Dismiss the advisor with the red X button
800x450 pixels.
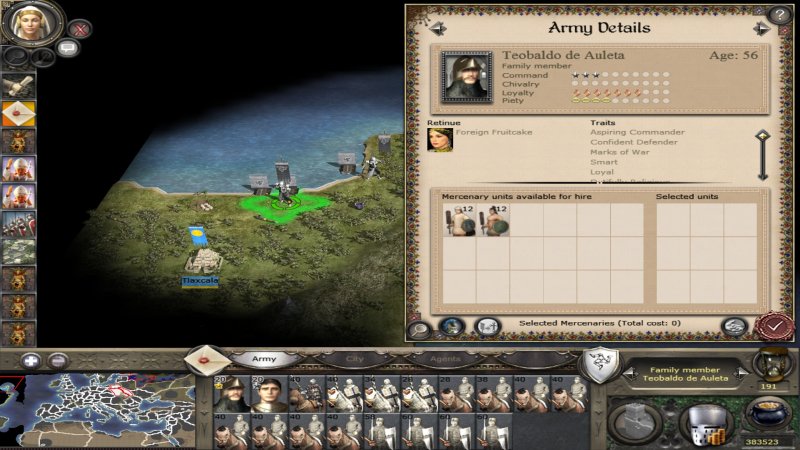(x=79, y=28)
